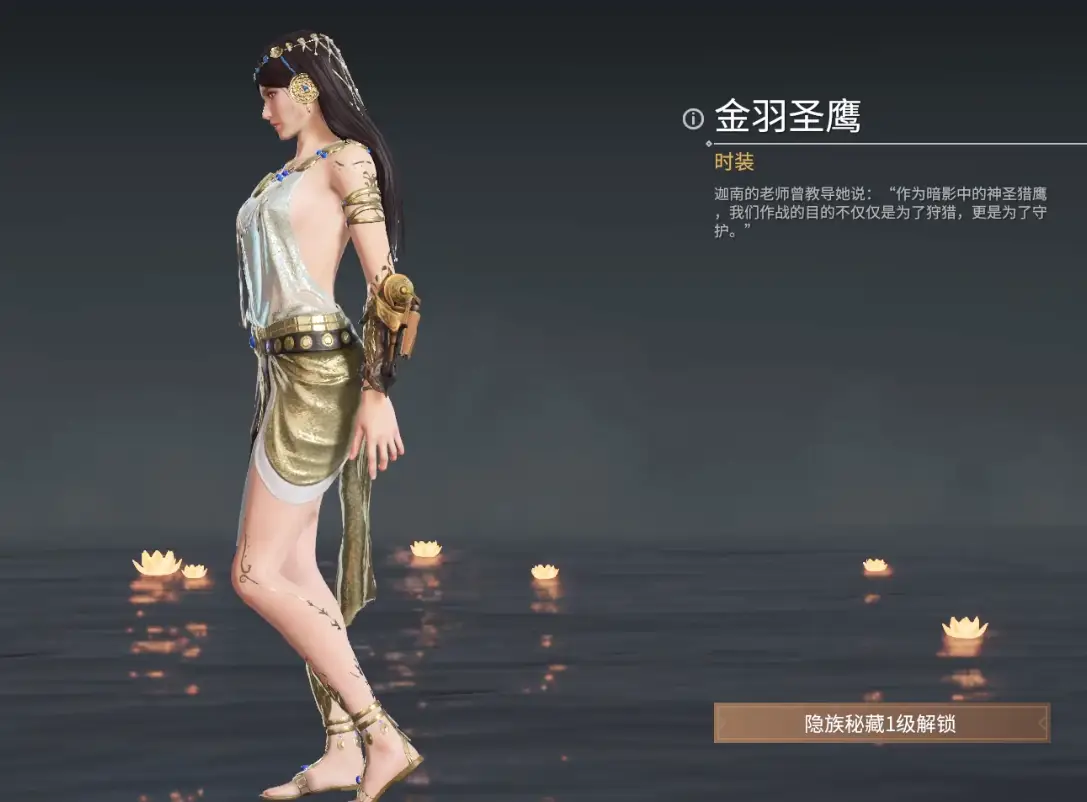Click the info icon beside 金羽圣鹰
Screen dimensions: 1087x802
point(693,119)
